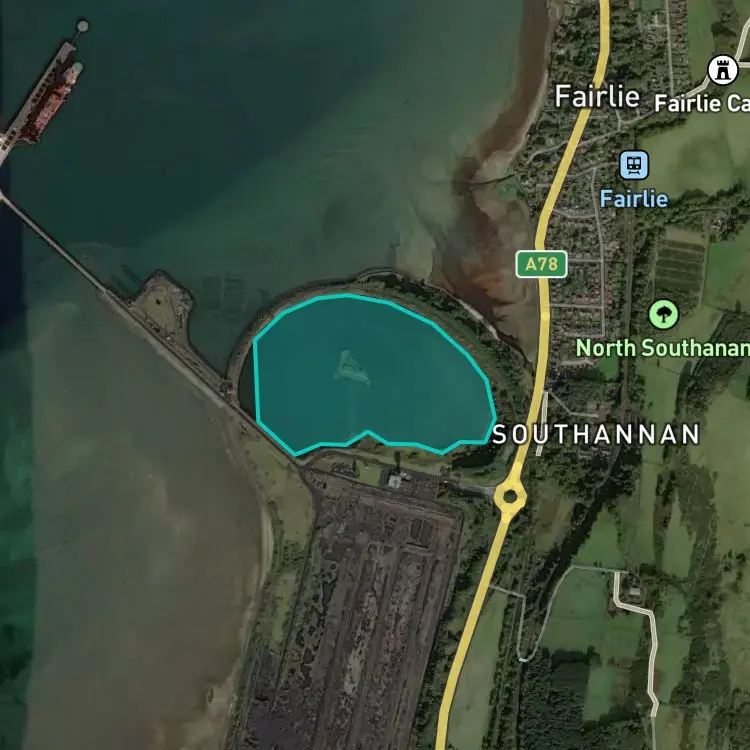Choose the Southannan place label
Viewport: 750px width, 750px height.
(x=595, y=435)
